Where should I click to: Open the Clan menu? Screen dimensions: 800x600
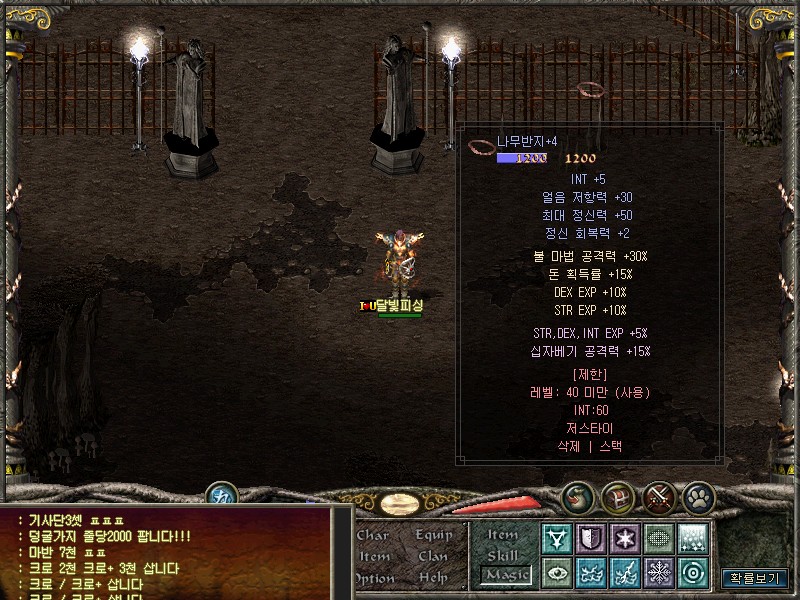(433, 556)
